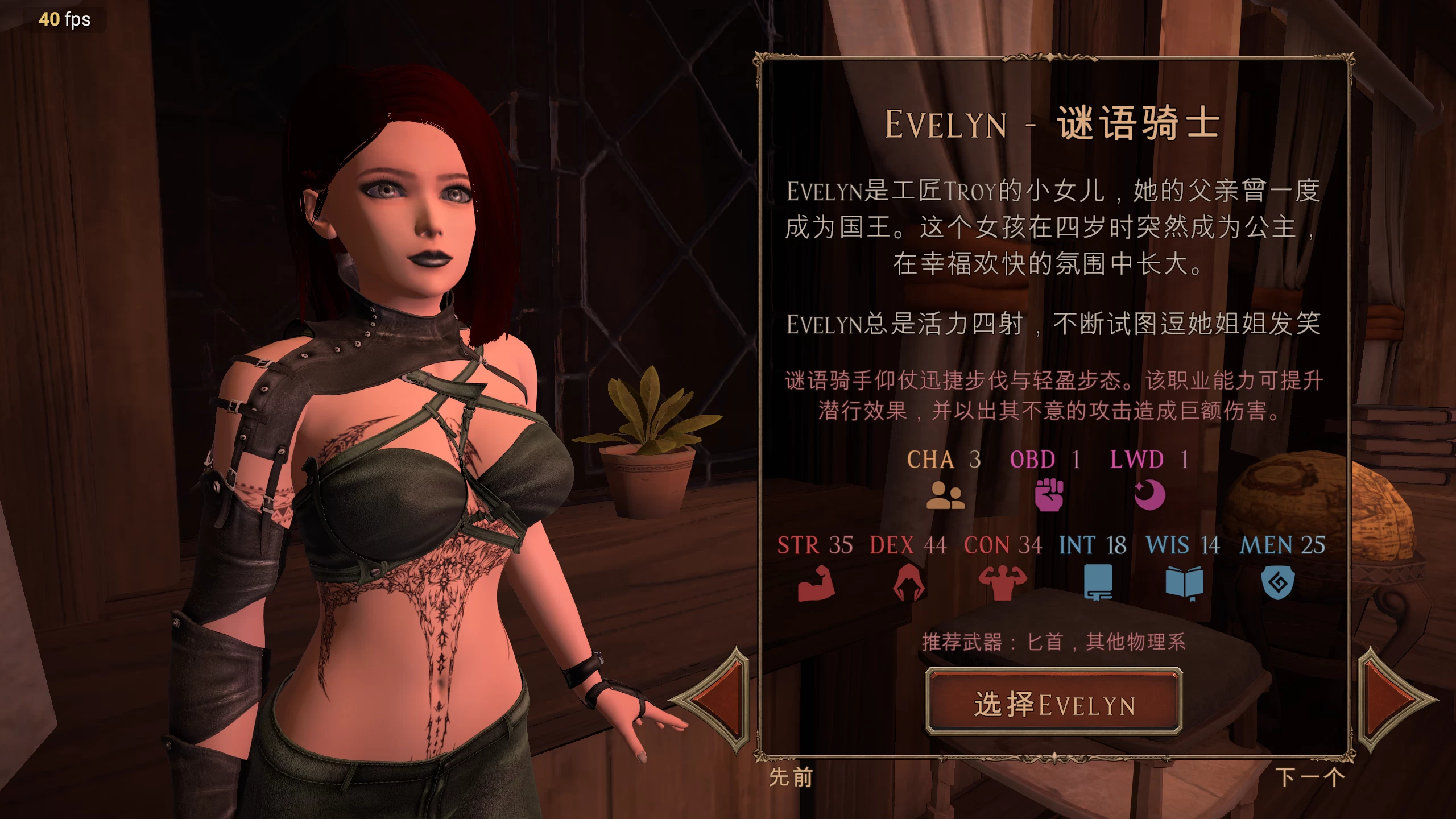1456x819 pixels.
Task: Click the DEX agility icon
Action: 907,582
